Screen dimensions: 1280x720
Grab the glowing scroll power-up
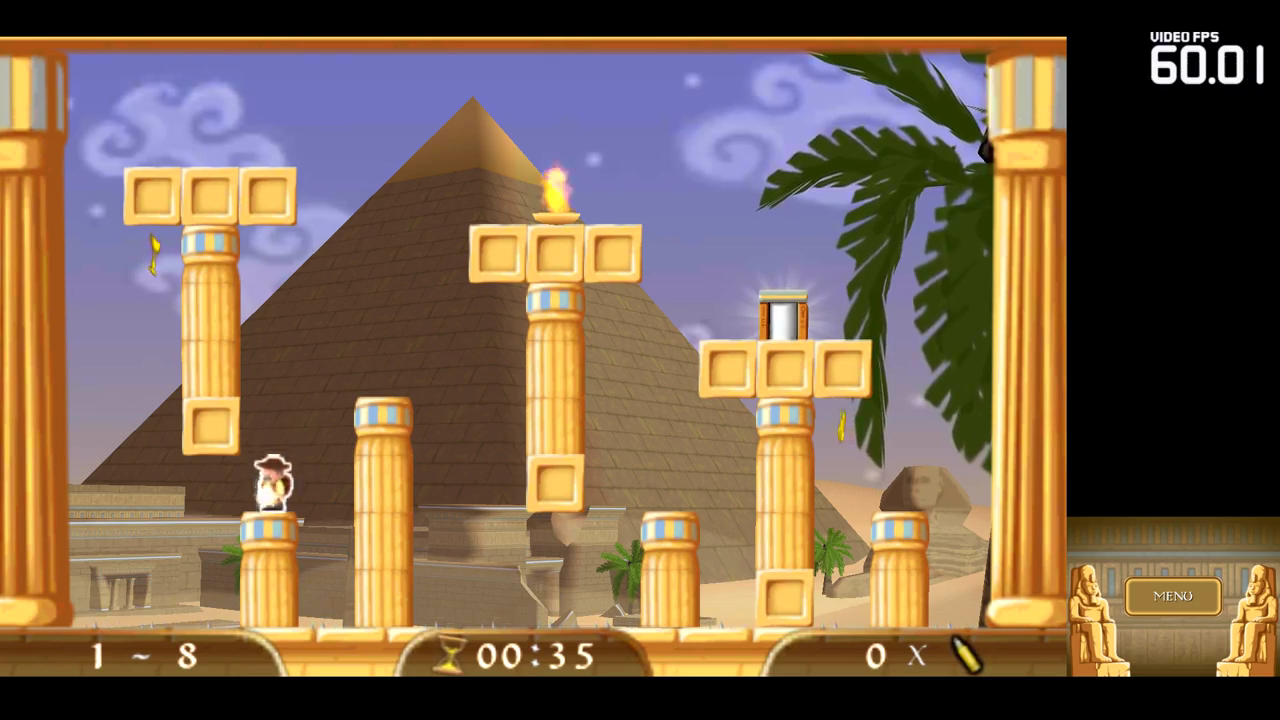pos(783,315)
